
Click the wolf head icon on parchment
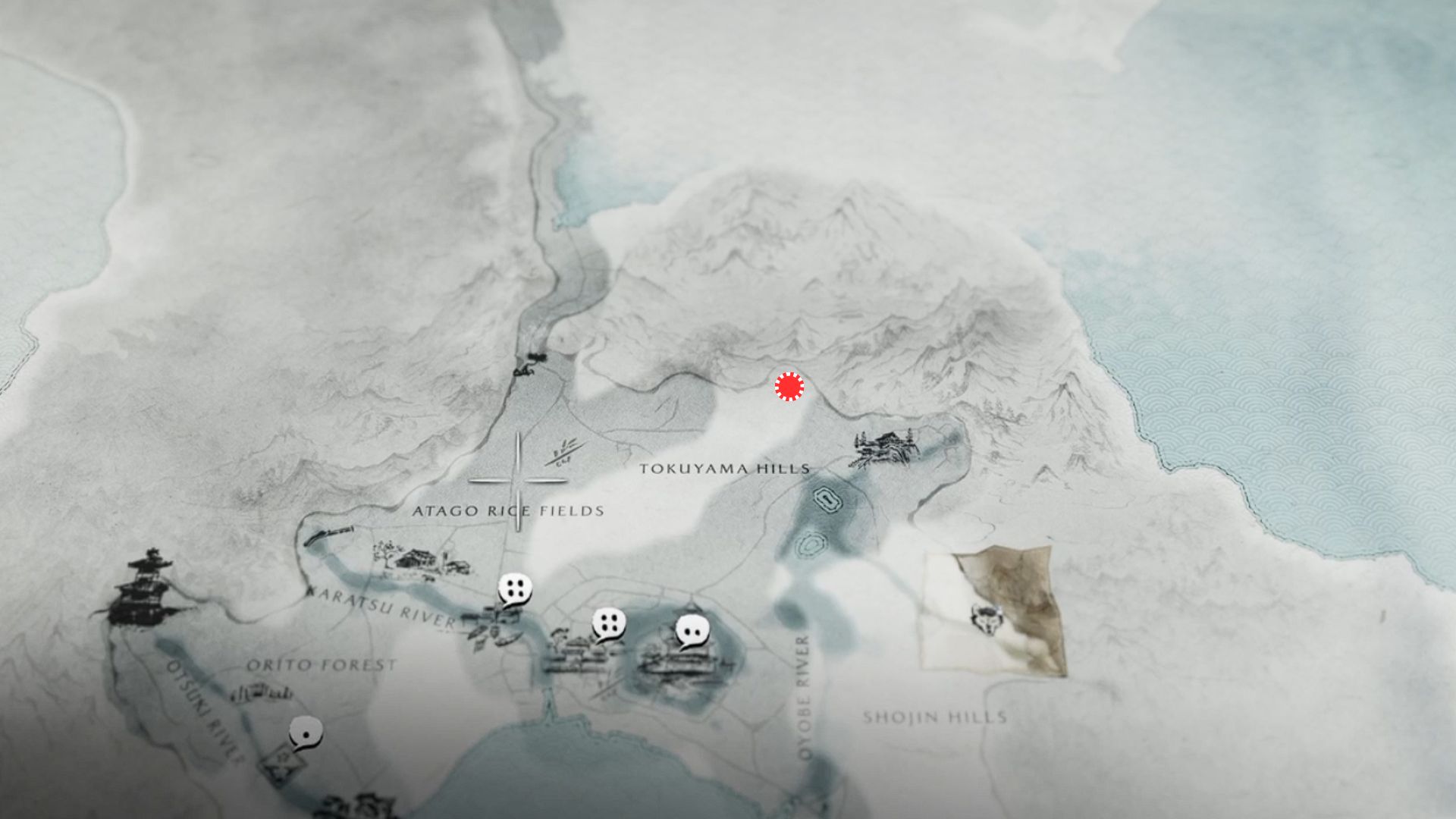(985, 617)
